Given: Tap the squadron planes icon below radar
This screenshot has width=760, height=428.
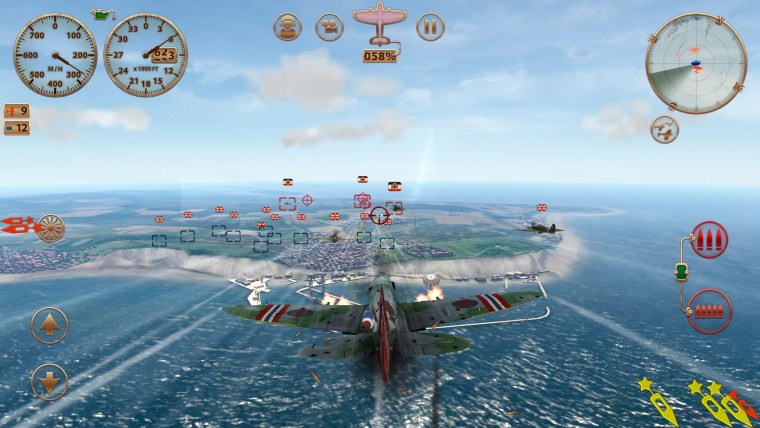Looking at the screenshot, I should pyautogui.click(x=663, y=129).
